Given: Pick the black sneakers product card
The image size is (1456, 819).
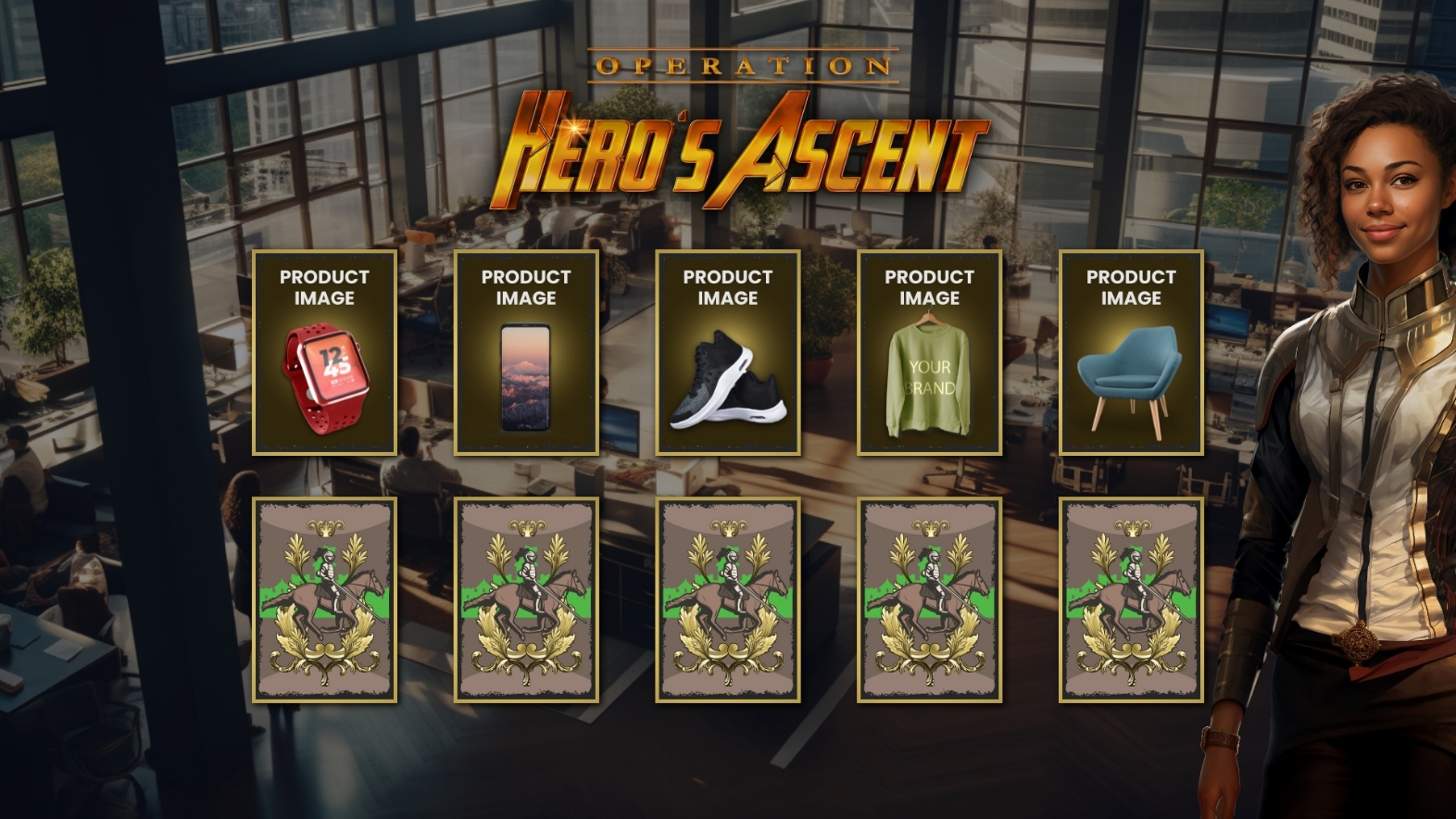Looking at the screenshot, I should click(x=728, y=353).
